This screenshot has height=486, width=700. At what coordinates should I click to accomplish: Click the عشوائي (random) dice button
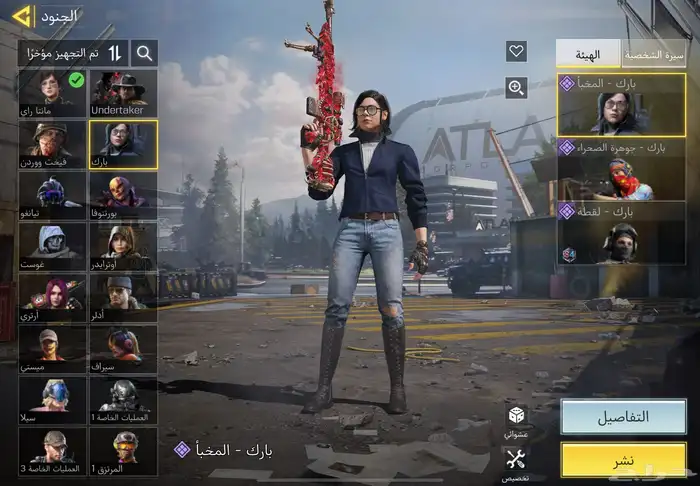click(x=516, y=419)
